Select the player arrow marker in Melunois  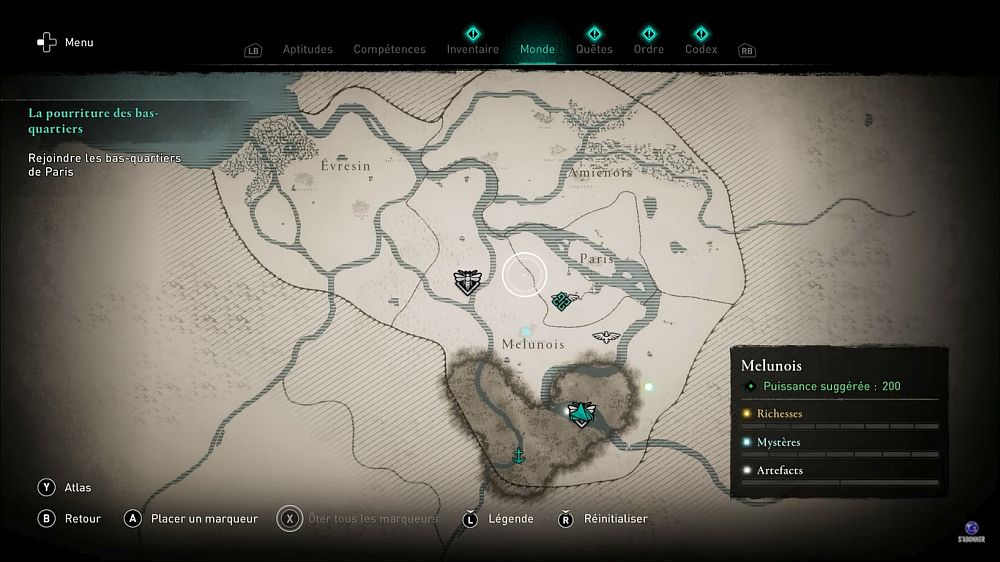coord(579,412)
